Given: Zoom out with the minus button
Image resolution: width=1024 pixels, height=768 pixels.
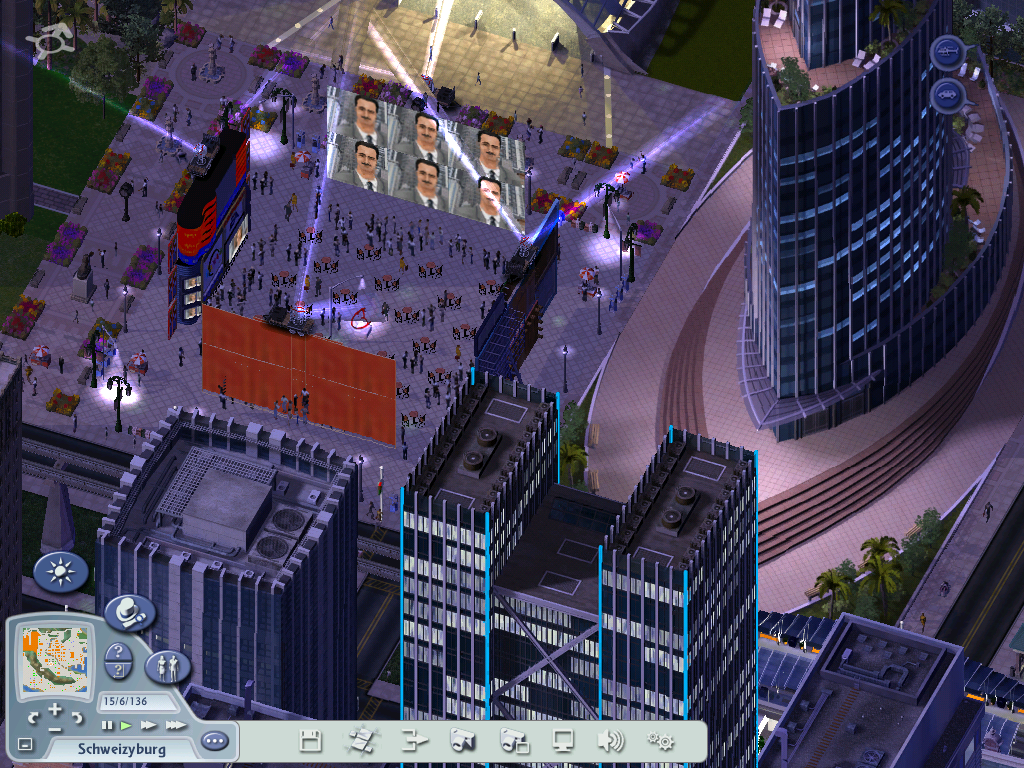Looking at the screenshot, I should (x=55, y=728).
